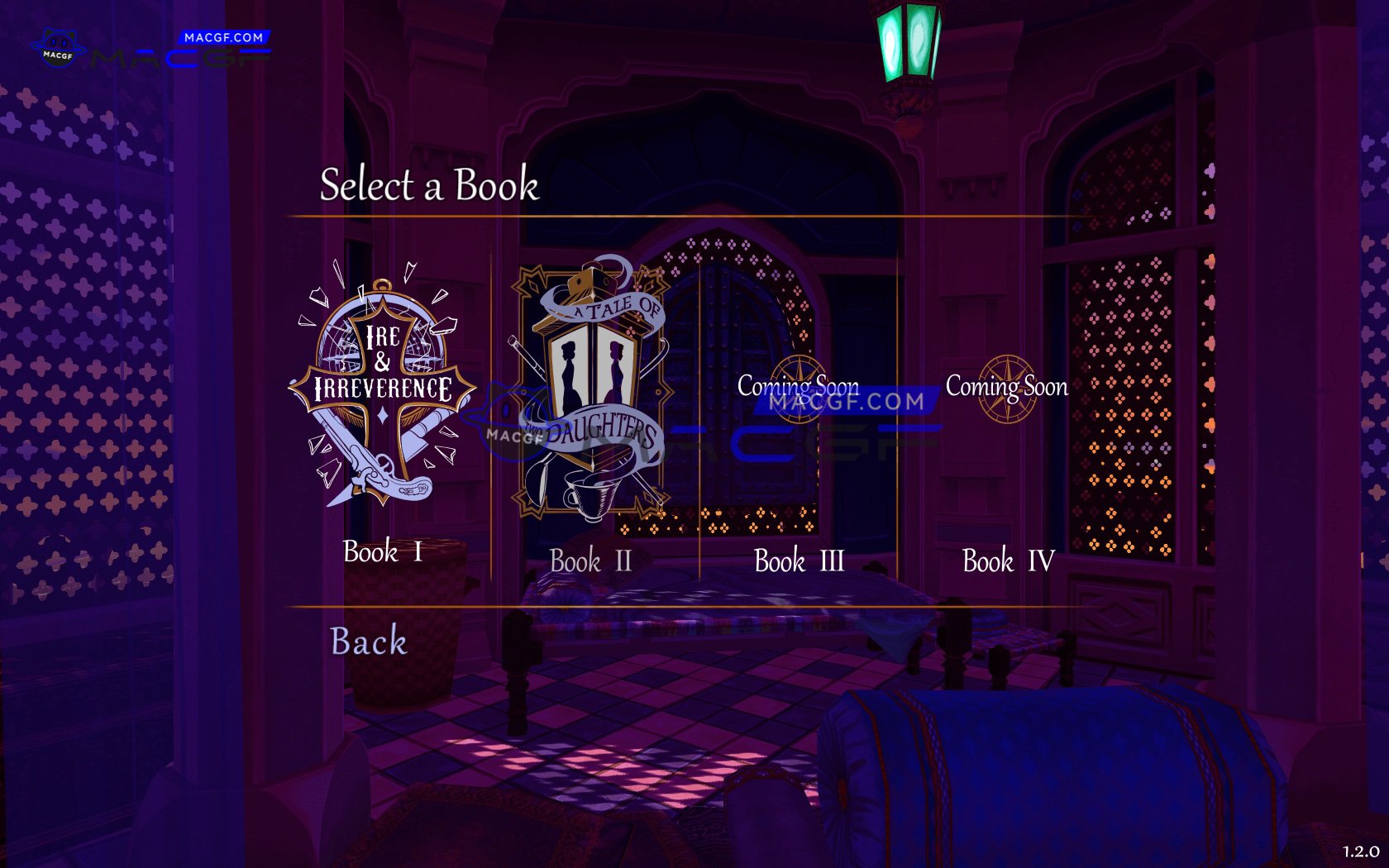
Task: Open the MACGF.COM banner link
Action: [x=225, y=37]
